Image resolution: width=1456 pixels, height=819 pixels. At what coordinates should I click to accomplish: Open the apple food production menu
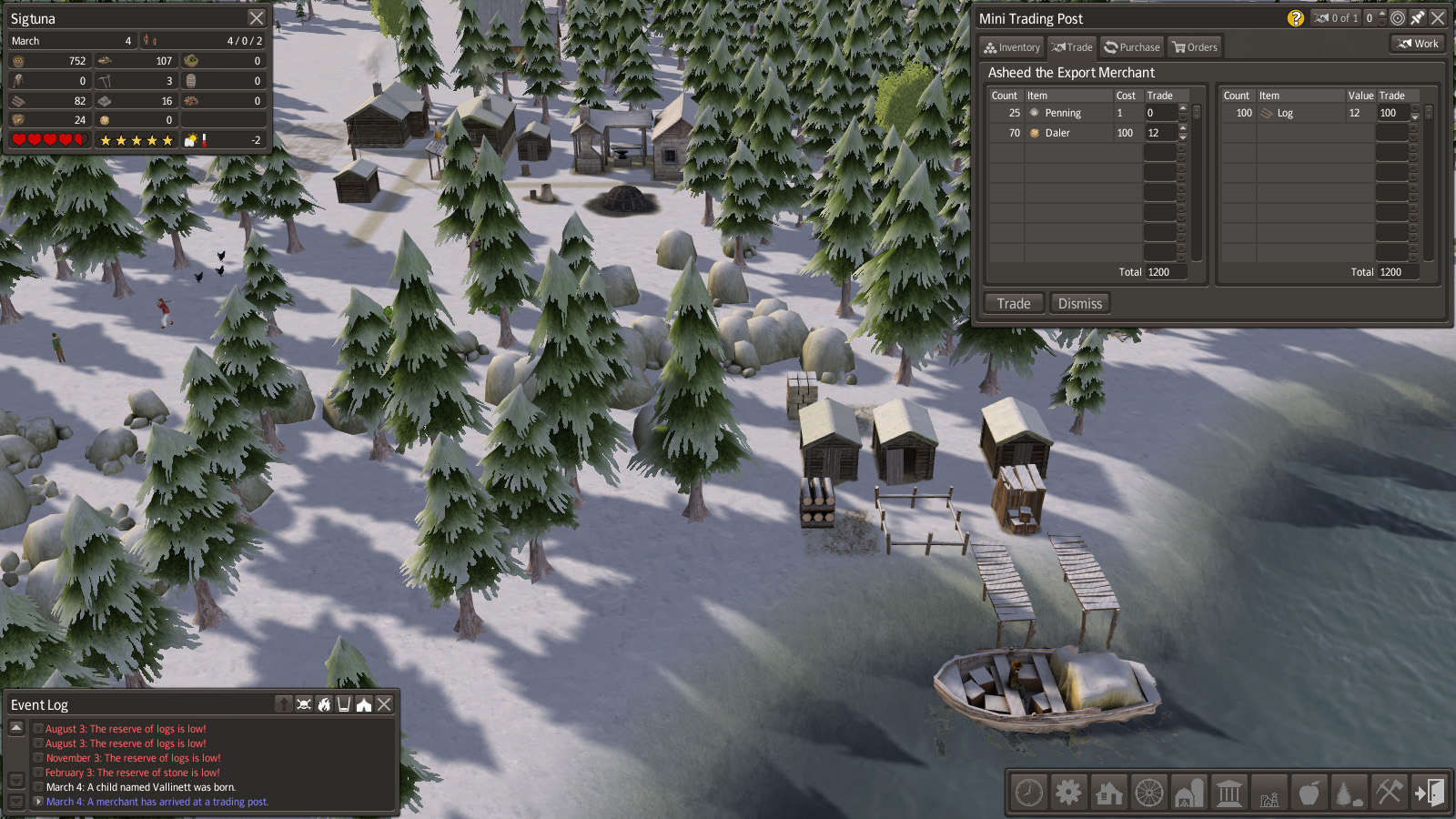(1309, 793)
